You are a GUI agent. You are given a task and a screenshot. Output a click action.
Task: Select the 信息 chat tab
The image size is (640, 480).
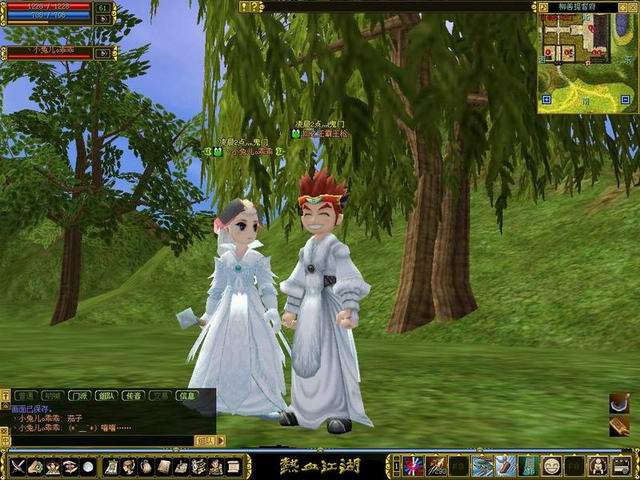coord(187,396)
